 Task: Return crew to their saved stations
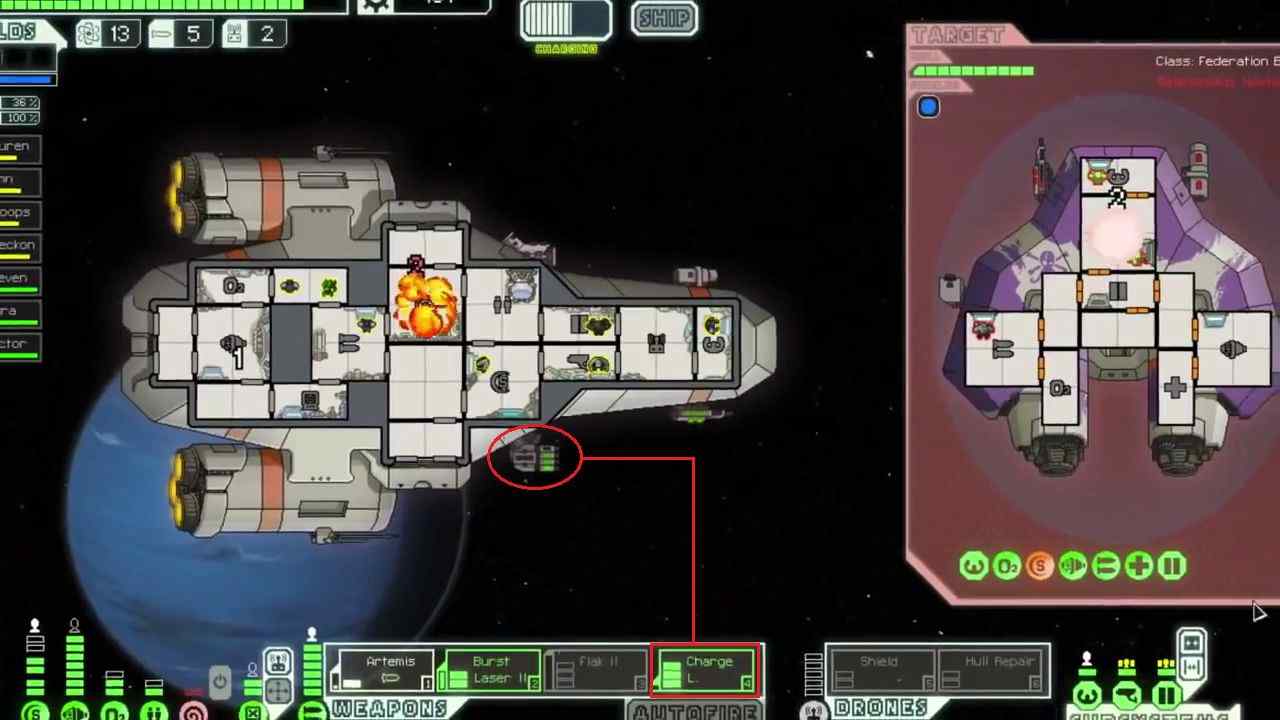(279, 690)
